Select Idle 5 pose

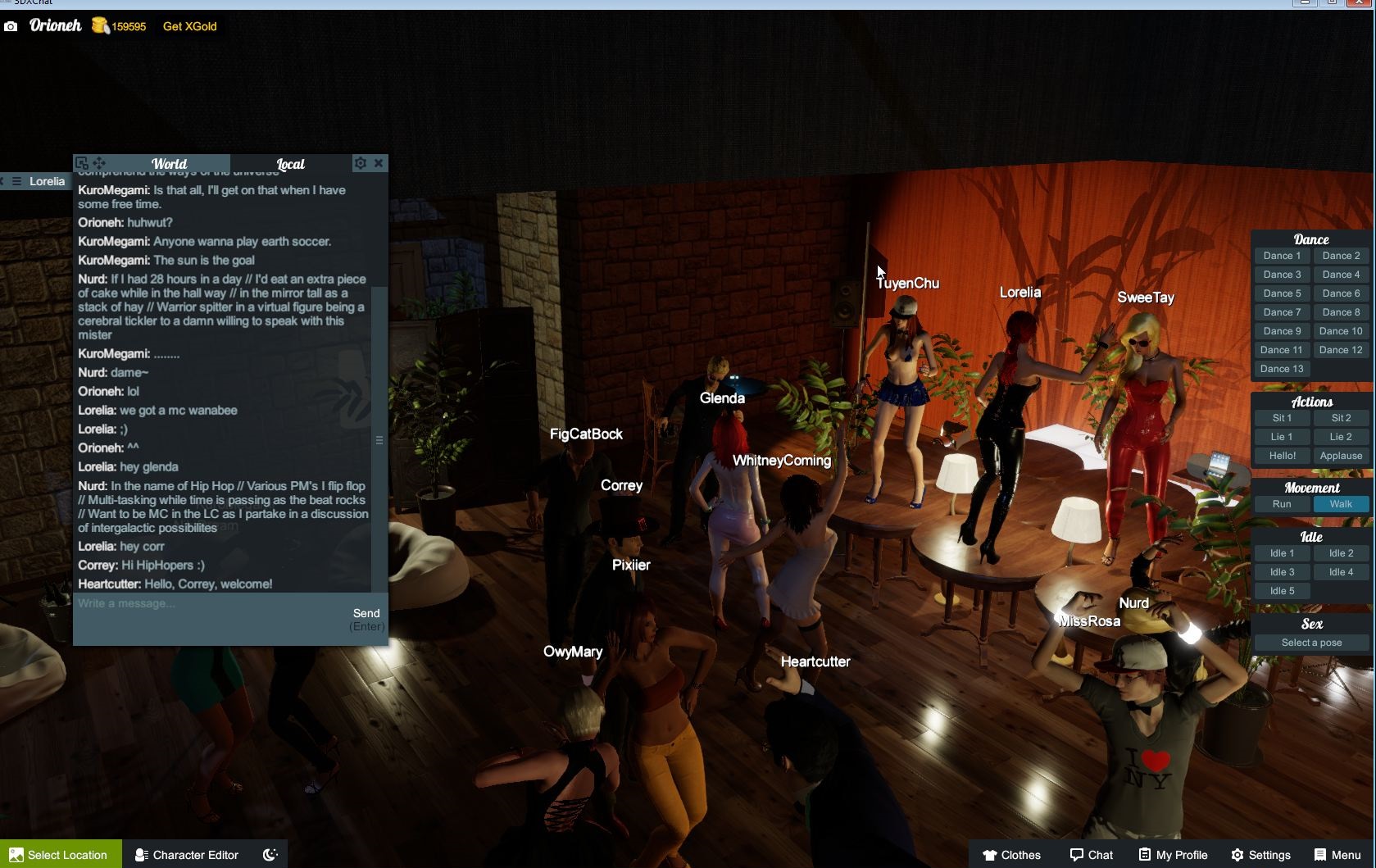[1282, 591]
